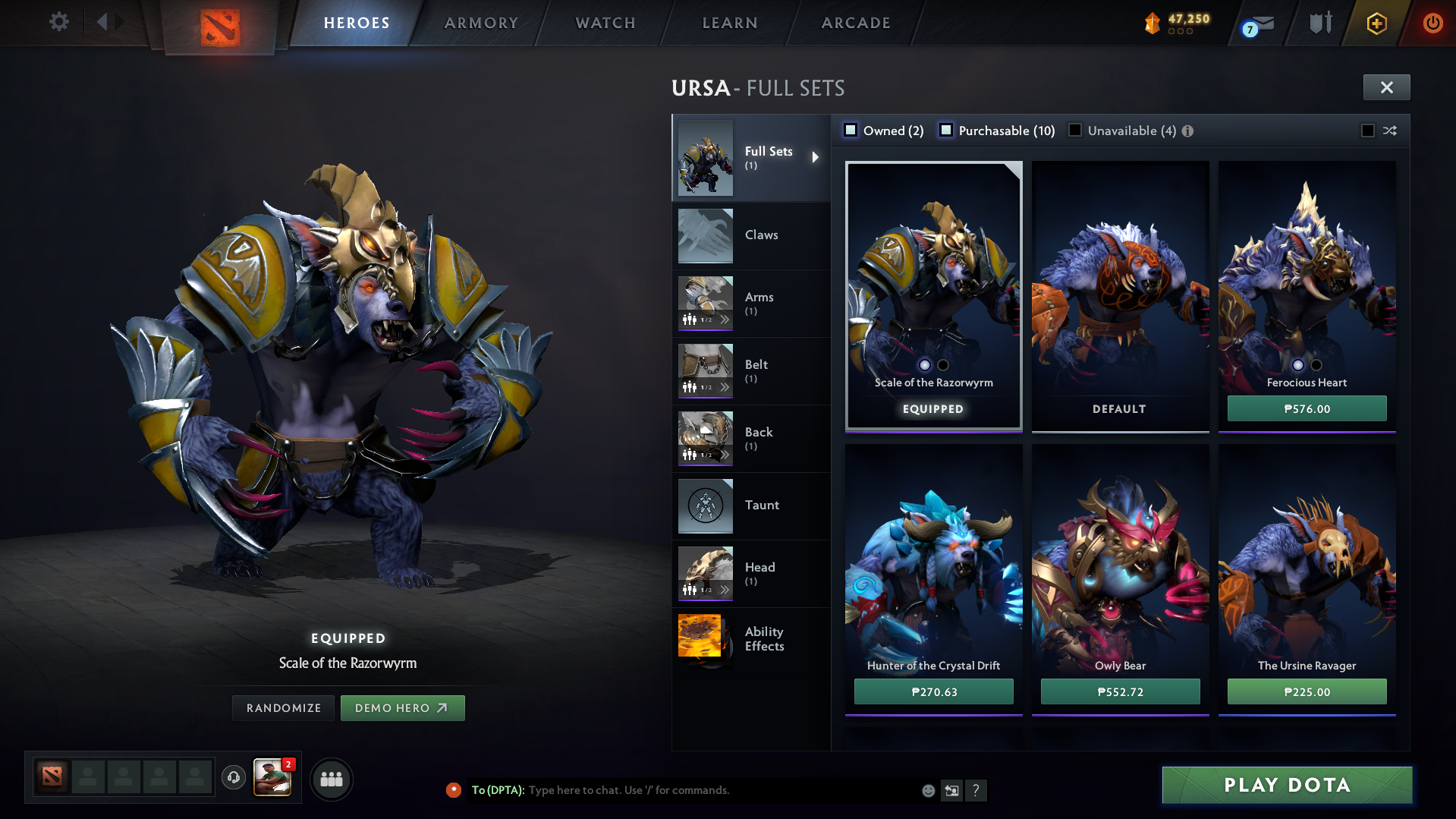Open the friends list icon near party slots
Screen dimensions: 1456x819
point(331,779)
